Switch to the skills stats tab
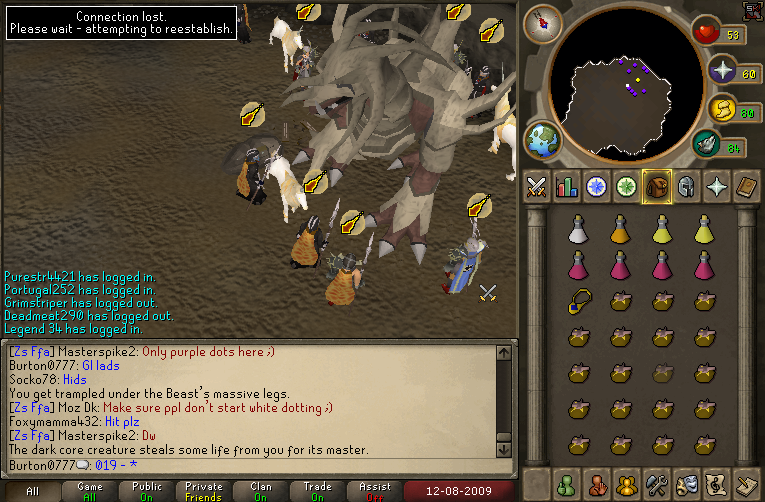This screenshot has width=765, height=502. (566, 187)
